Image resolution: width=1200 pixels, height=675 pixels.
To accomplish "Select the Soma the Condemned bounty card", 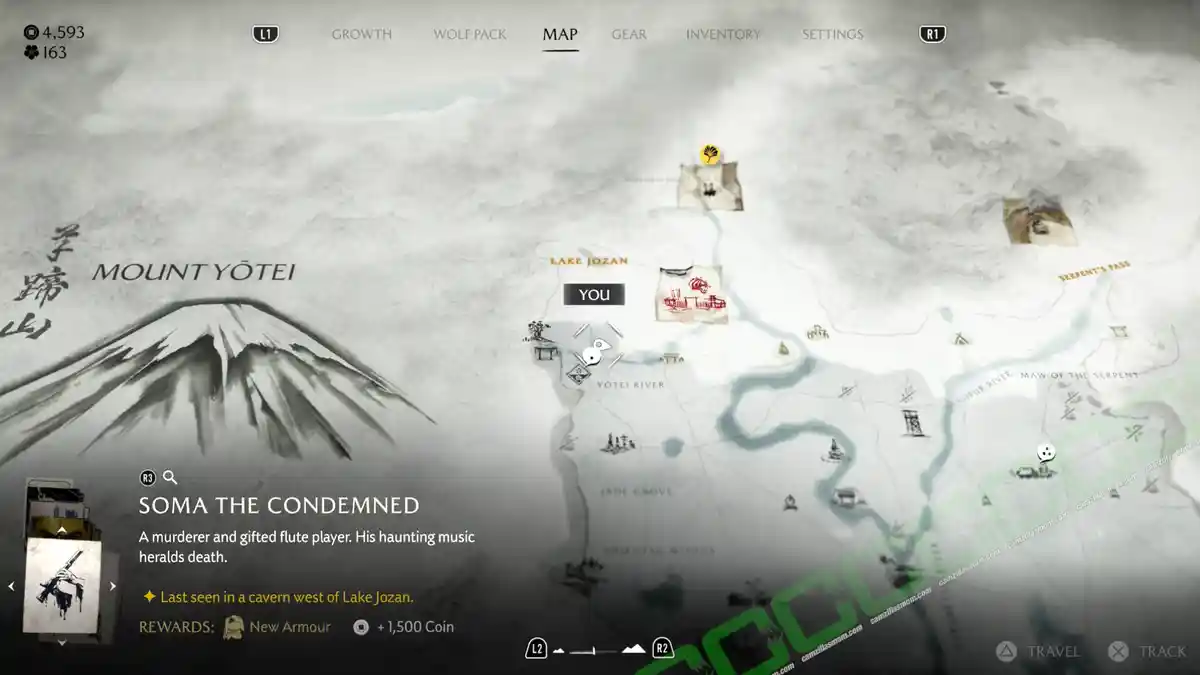I will point(62,585).
